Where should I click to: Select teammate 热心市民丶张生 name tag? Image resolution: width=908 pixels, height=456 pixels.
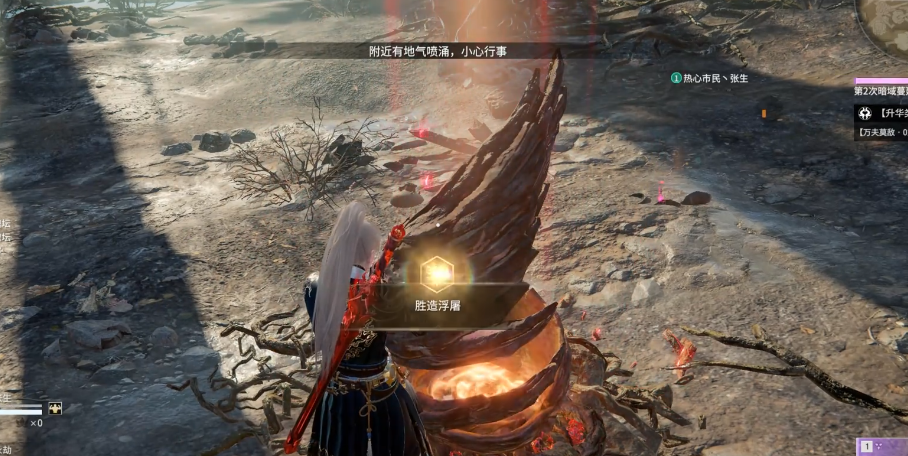(710, 78)
